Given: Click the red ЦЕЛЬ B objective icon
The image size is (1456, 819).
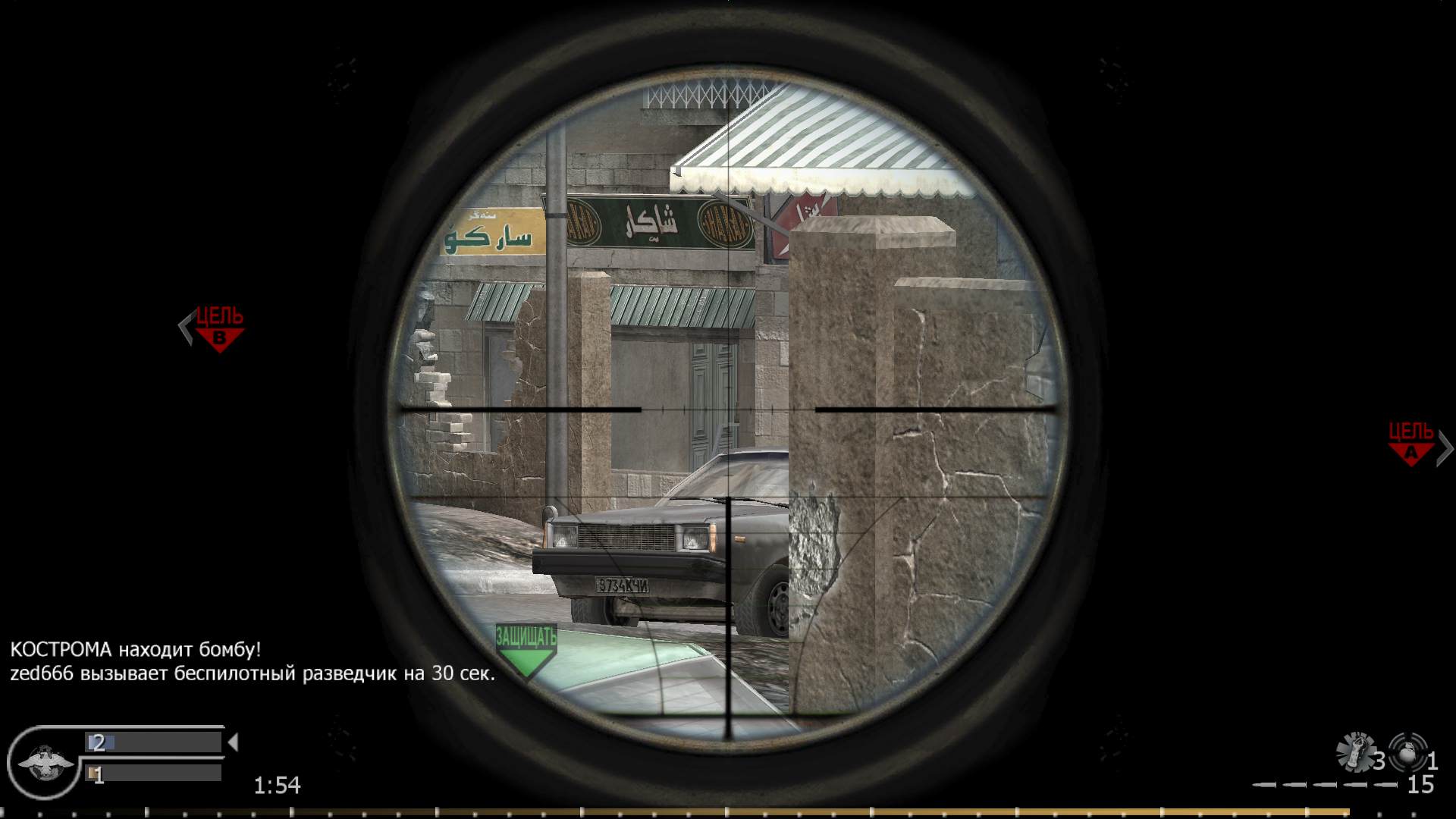Looking at the screenshot, I should pyautogui.click(x=218, y=326).
